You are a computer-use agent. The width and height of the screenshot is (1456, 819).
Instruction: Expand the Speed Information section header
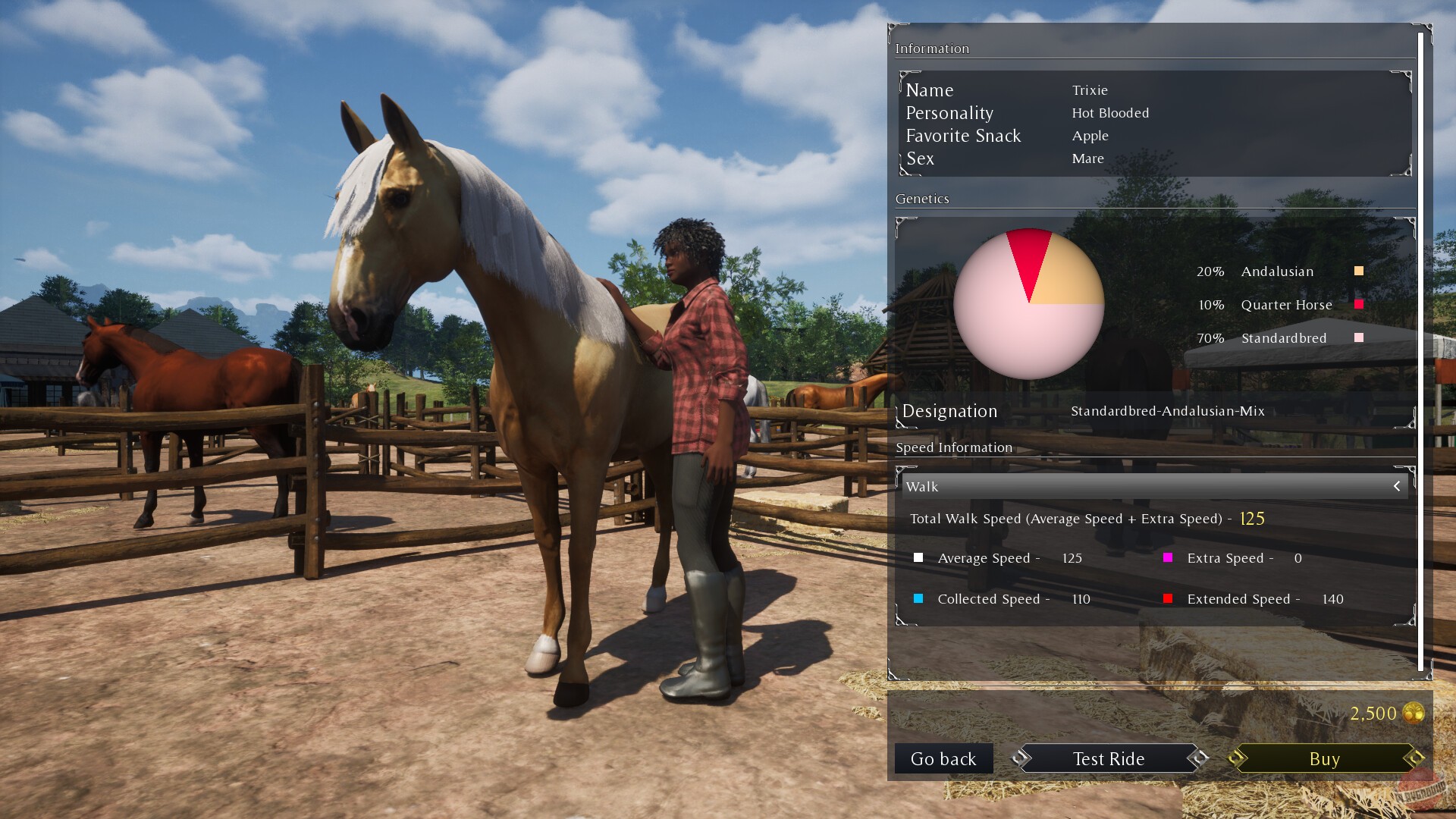coord(954,447)
